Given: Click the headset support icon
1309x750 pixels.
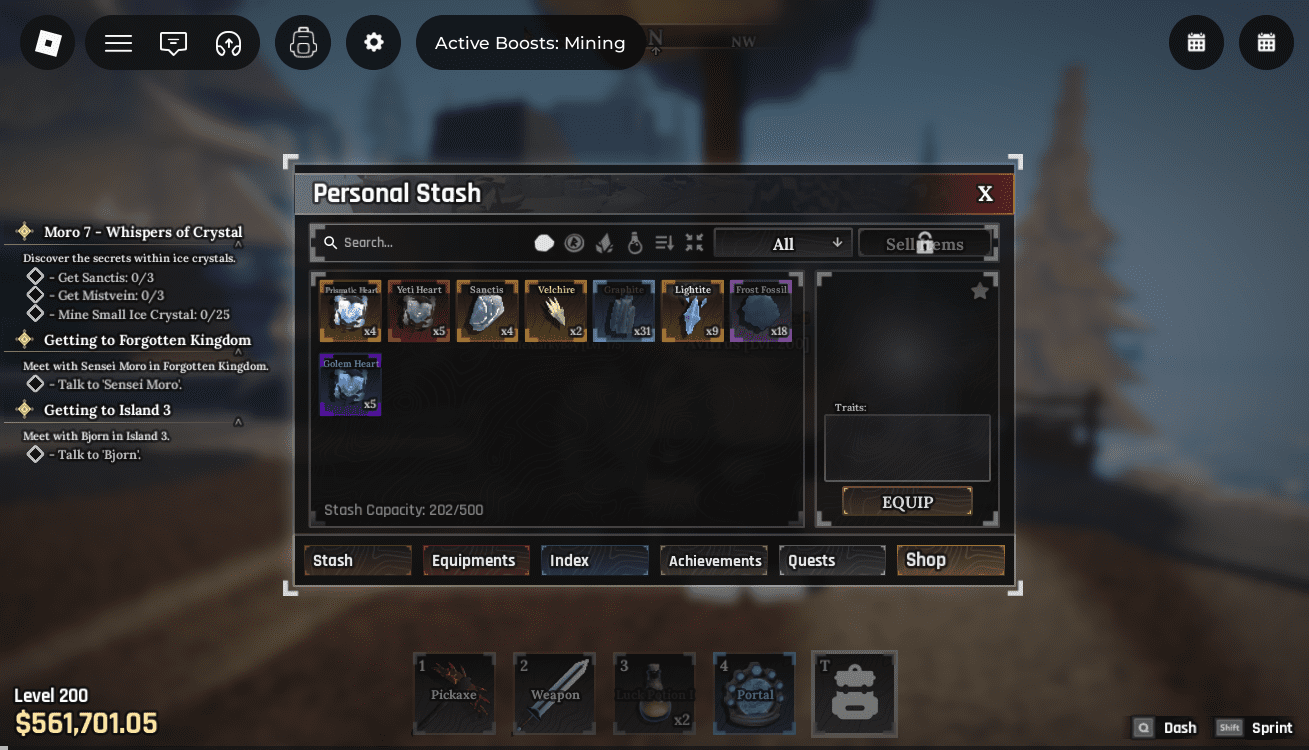Looking at the screenshot, I should coord(228,42).
